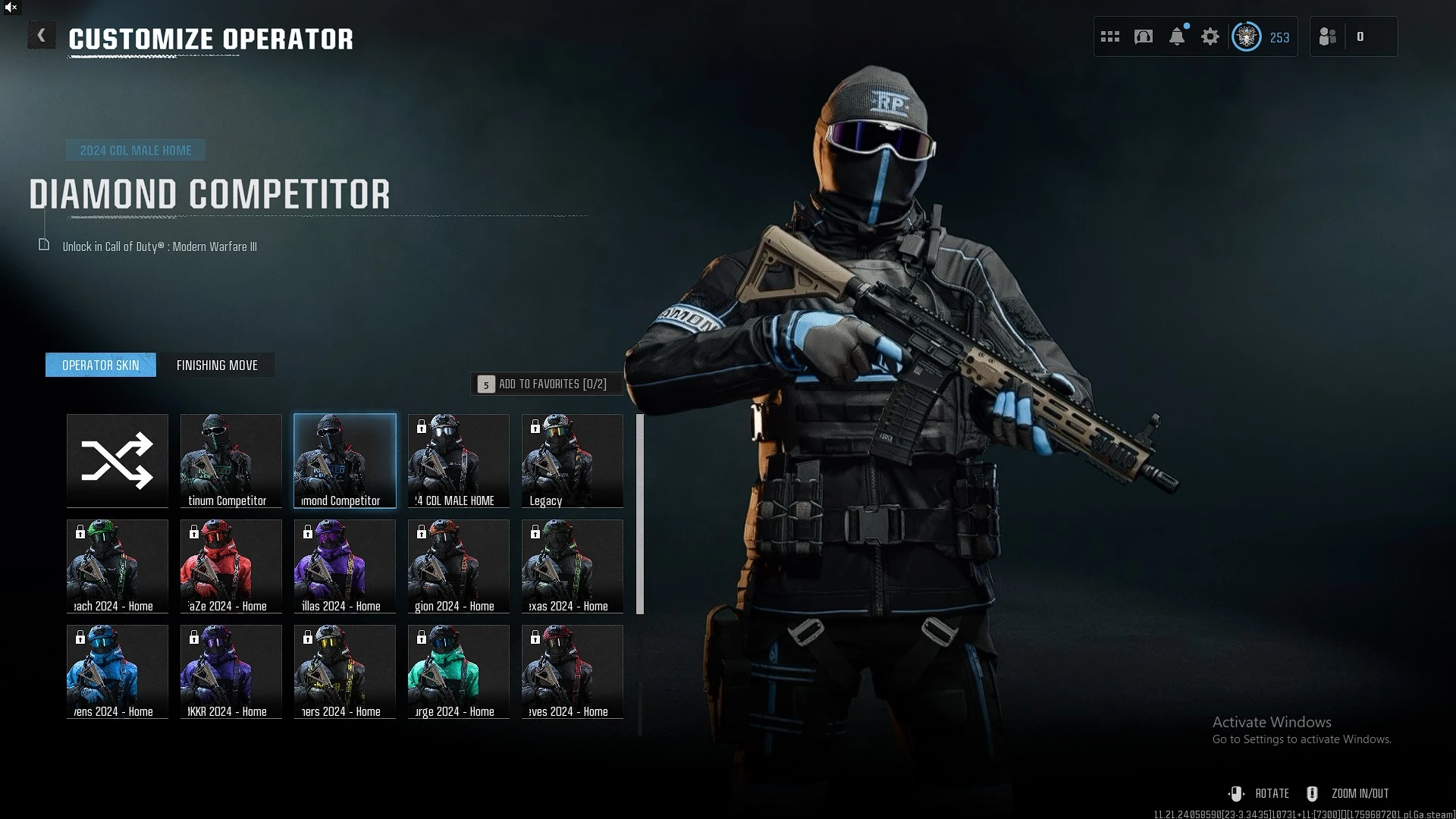Click the skin list scrollbar
1456x819 pixels.
click(x=640, y=514)
